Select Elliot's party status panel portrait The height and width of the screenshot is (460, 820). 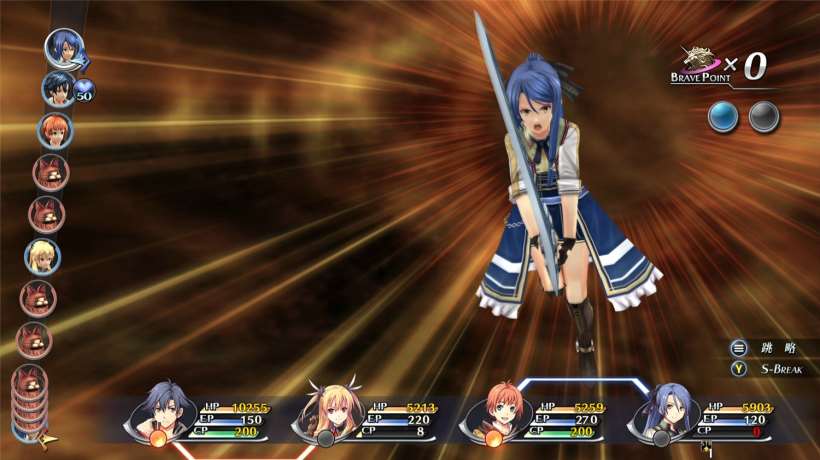tap(494, 409)
